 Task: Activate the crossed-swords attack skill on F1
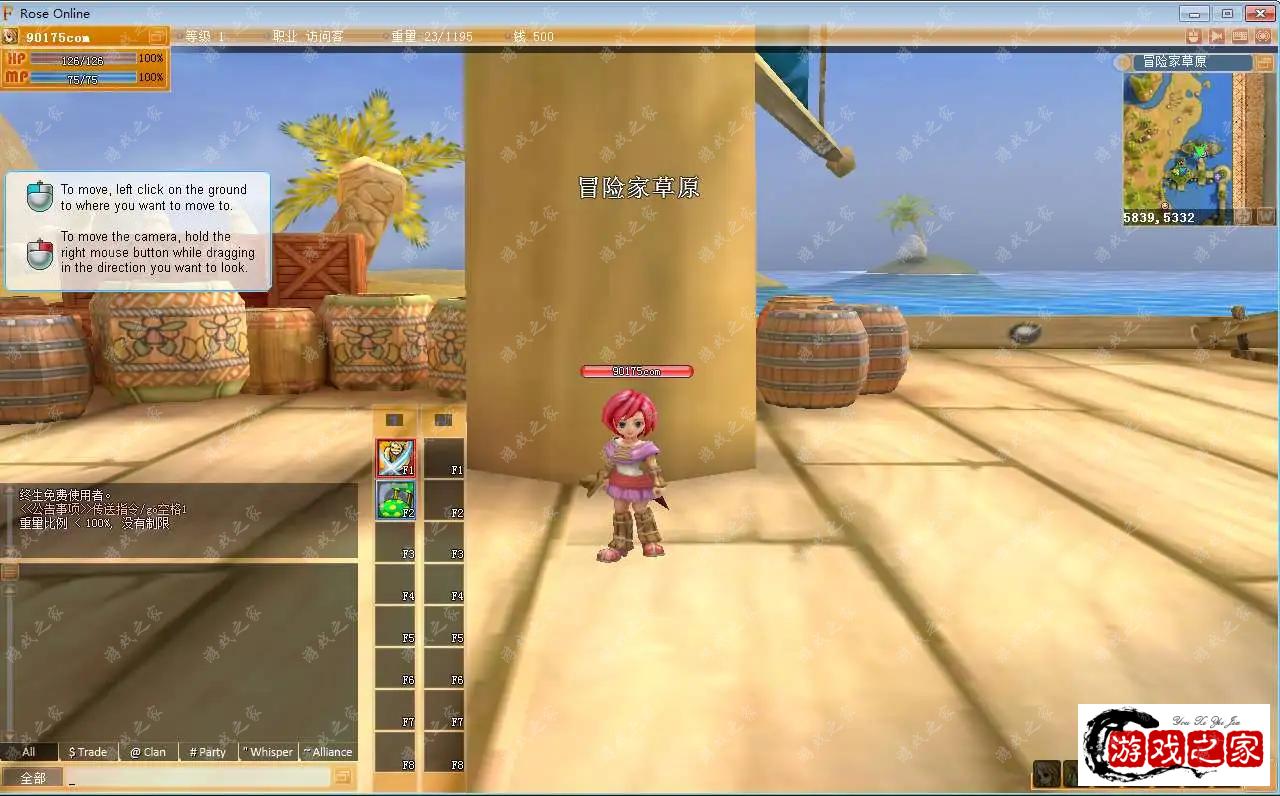[x=395, y=458]
